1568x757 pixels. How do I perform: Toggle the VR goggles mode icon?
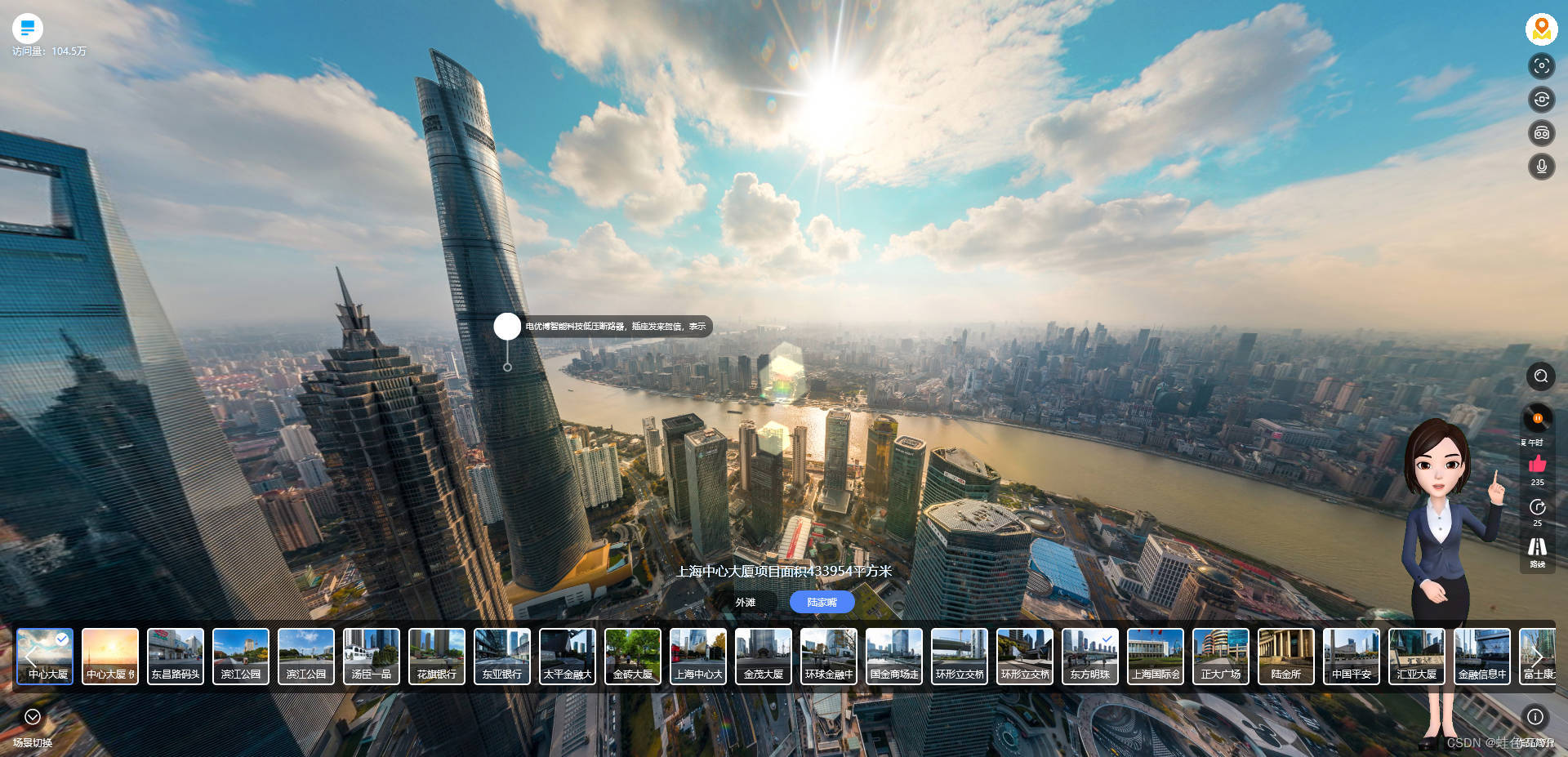click(1541, 133)
